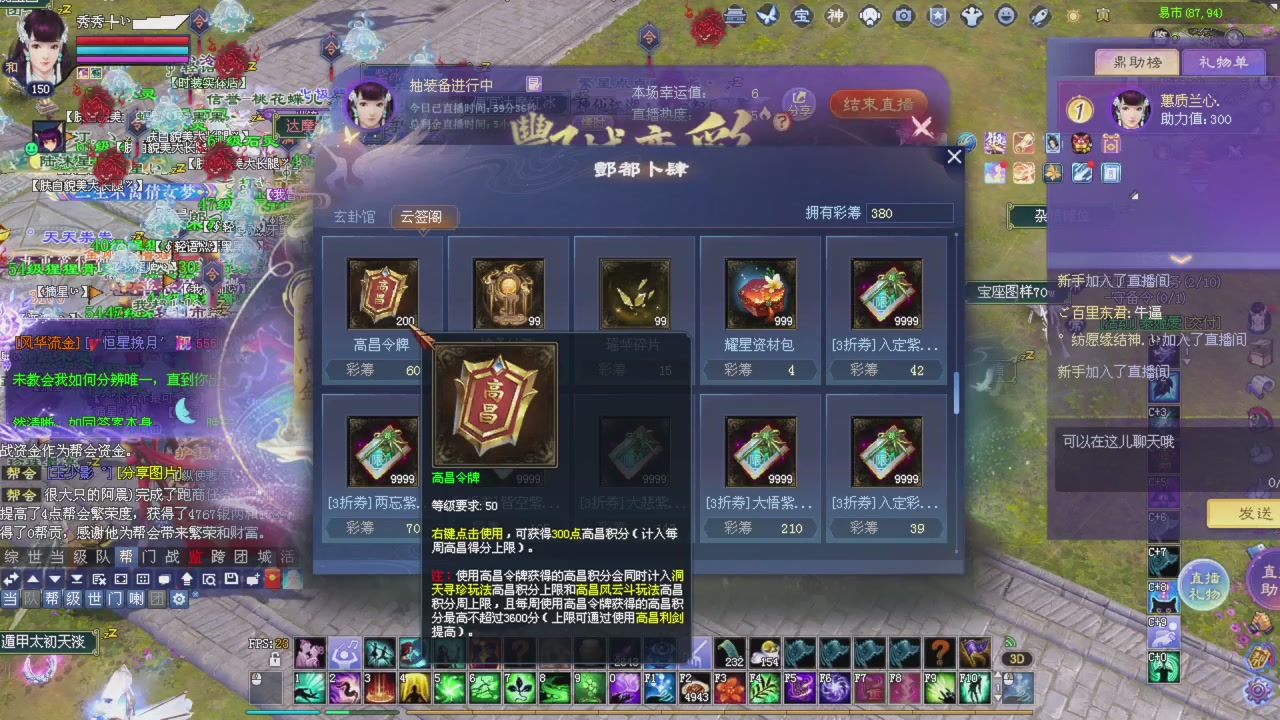Click the 神 icon on the top bar
The width and height of the screenshot is (1280, 720).
click(x=836, y=15)
